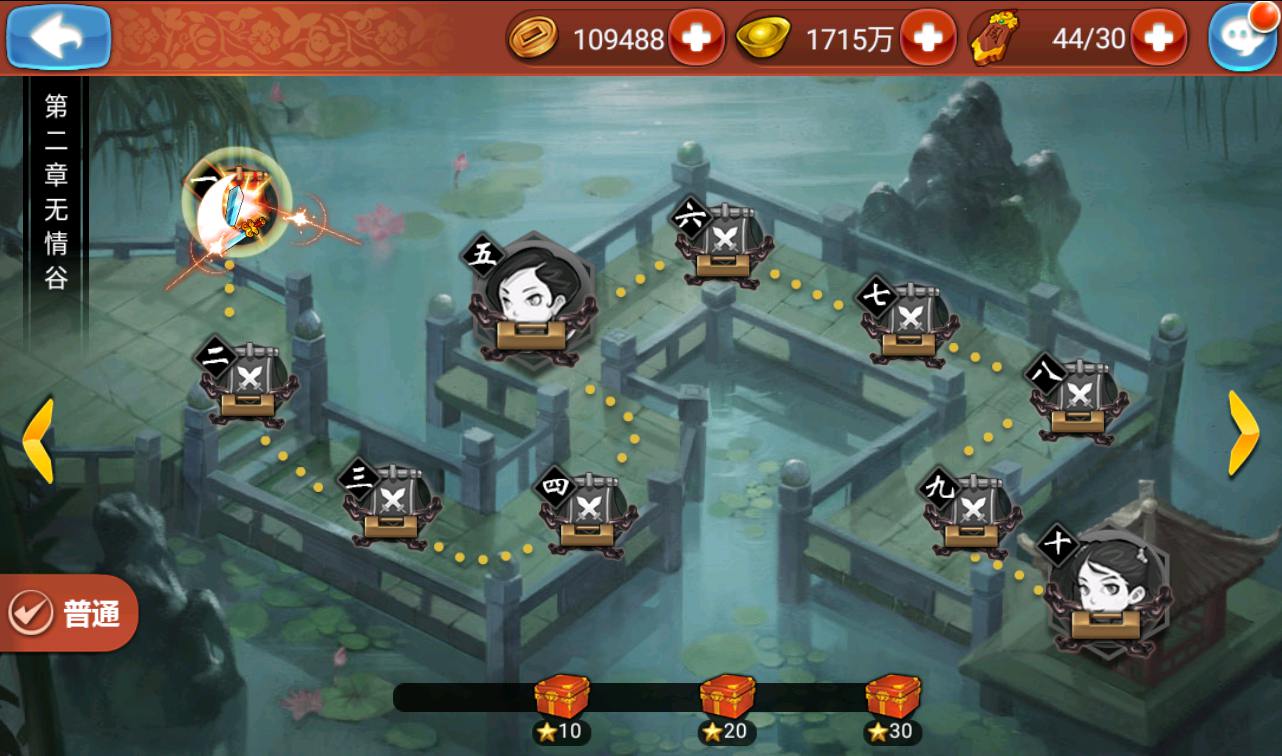
Task: Refill stamina with the plus button
Action: pyautogui.click(x=1158, y=38)
